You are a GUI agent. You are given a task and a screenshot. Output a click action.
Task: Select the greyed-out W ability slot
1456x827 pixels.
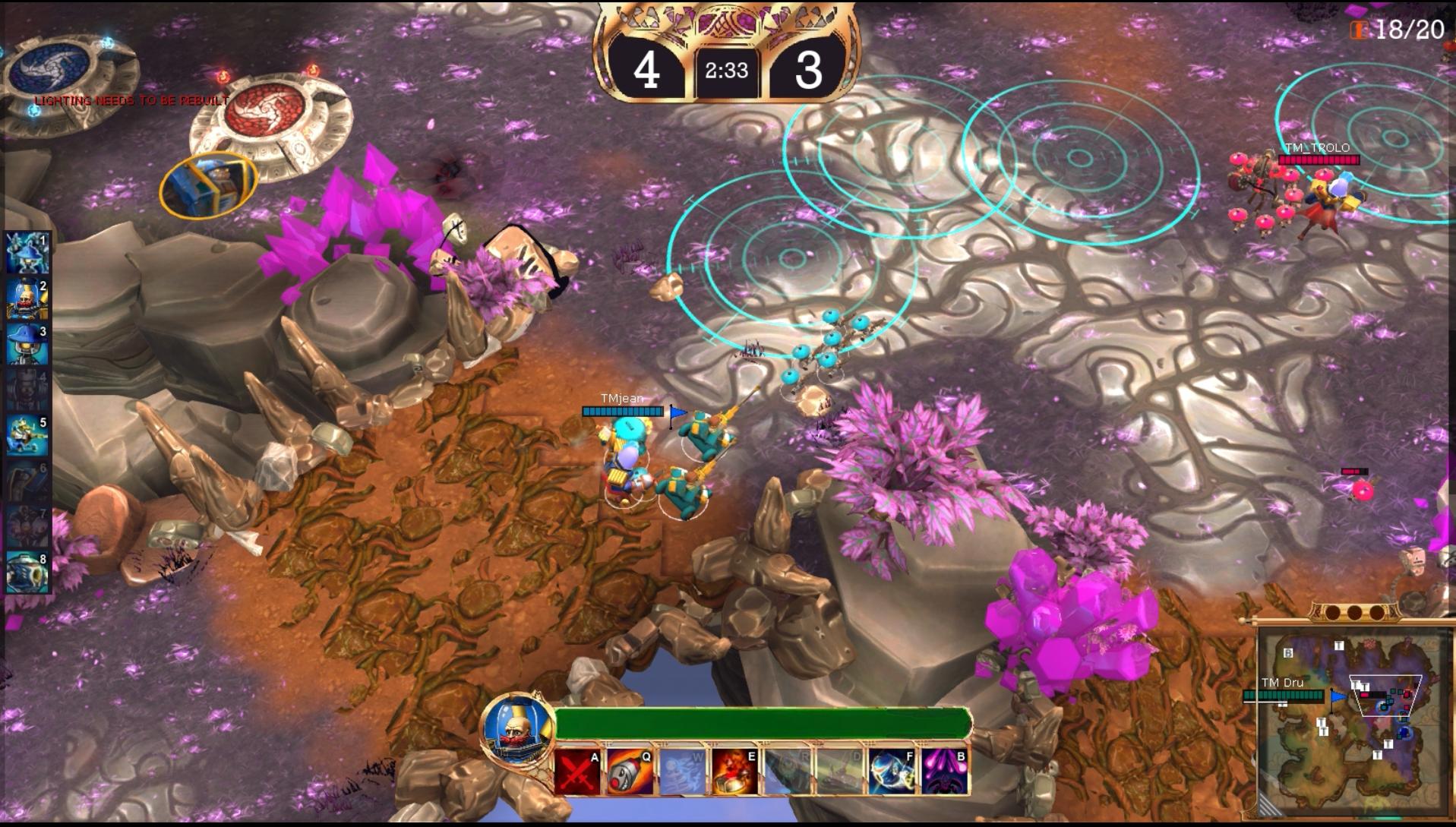click(x=682, y=772)
